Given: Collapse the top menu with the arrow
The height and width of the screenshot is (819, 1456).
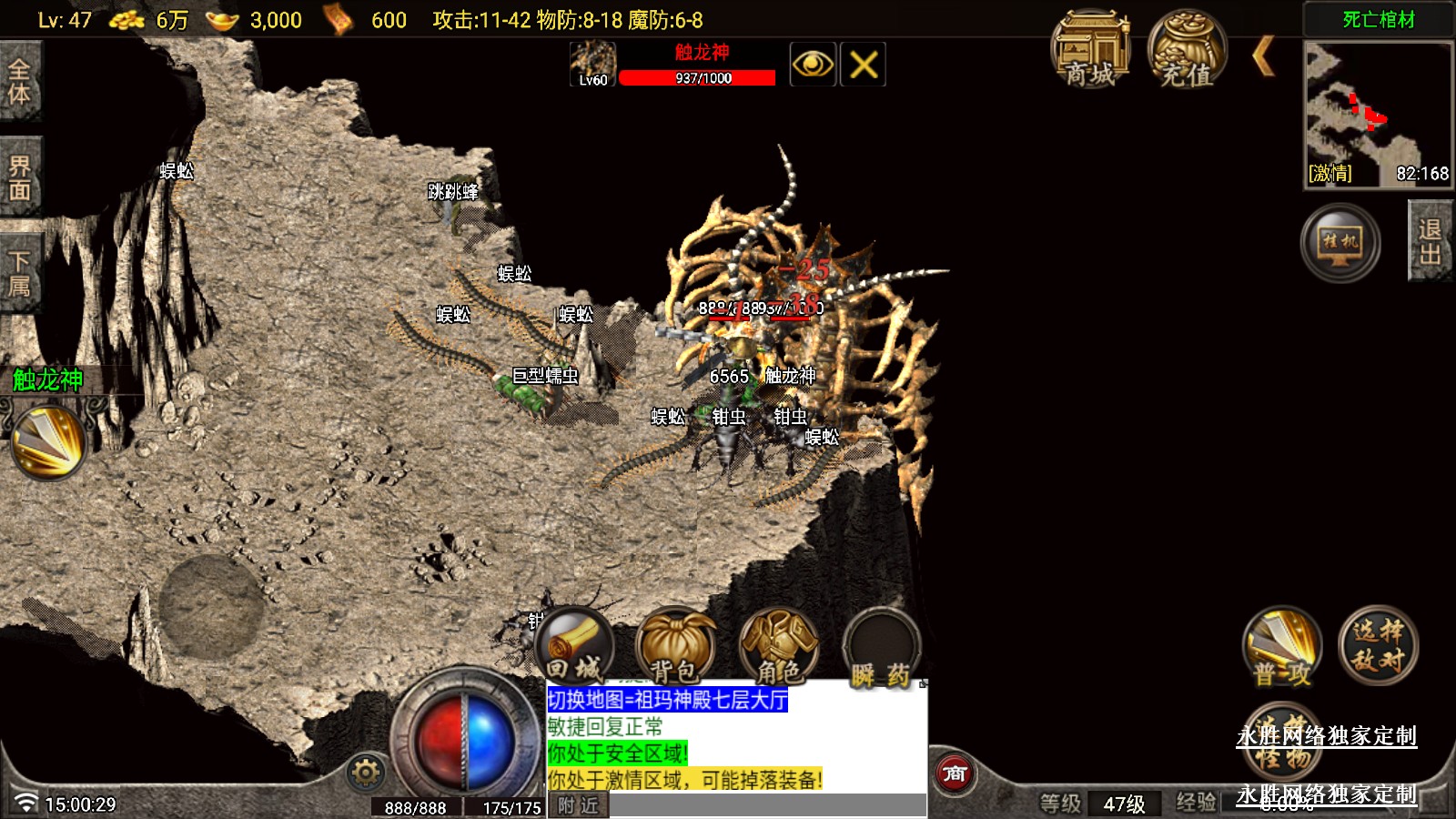Looking at the screenshot, I should pos(1263,56).
